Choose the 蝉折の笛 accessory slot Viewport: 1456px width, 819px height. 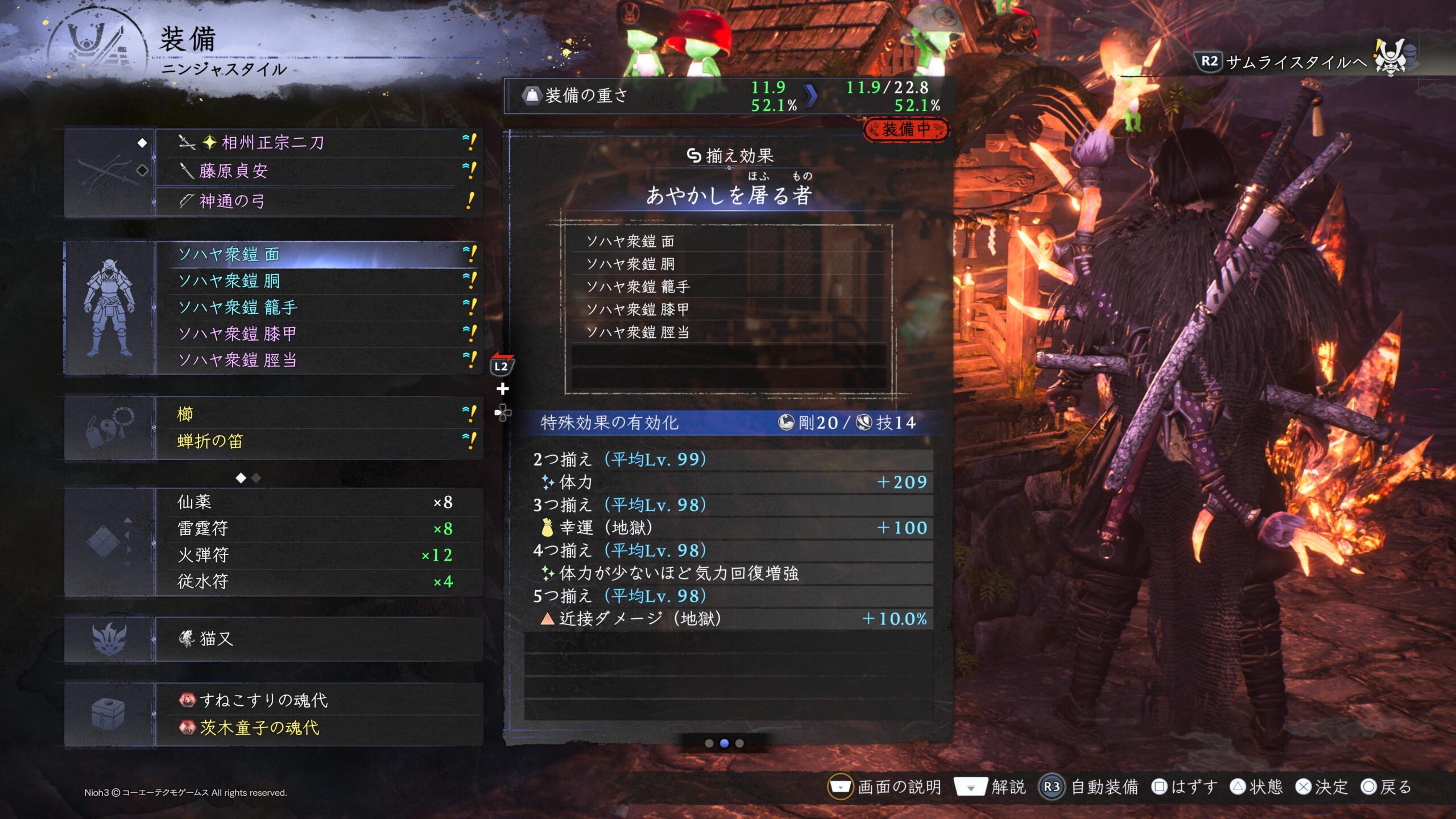click(x=318, y=441)
